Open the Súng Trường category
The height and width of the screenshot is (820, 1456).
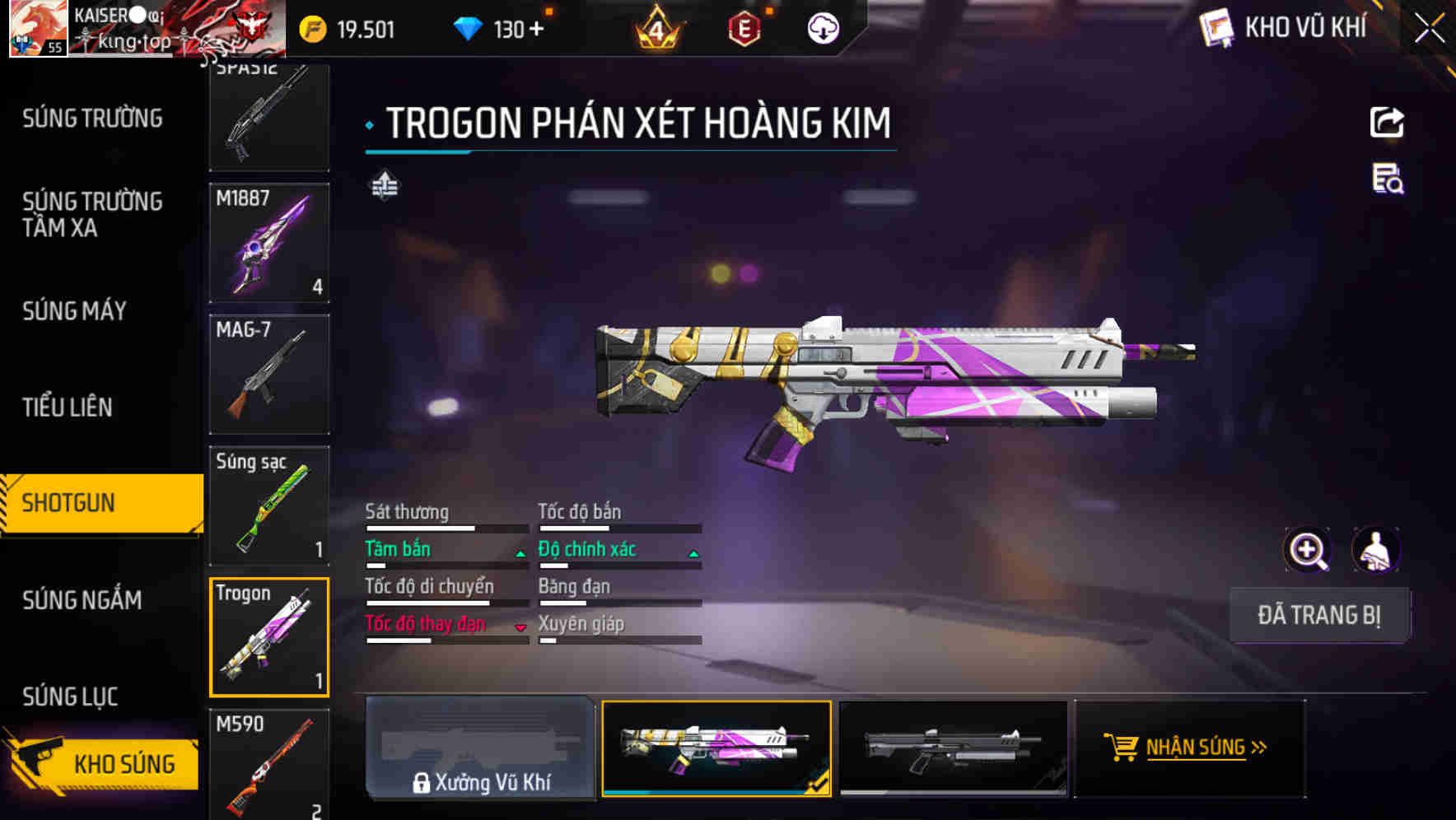tap(92, 119)
